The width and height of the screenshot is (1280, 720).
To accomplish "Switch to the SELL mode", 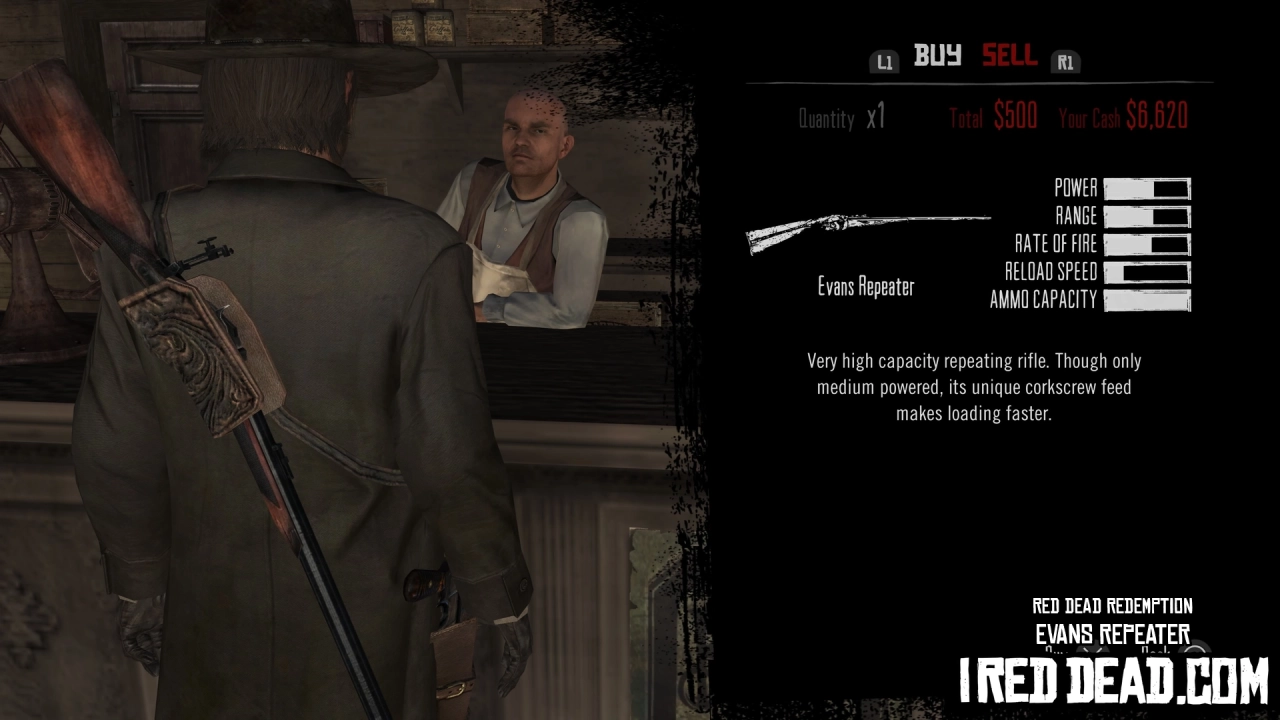I will click(1010, 57).
